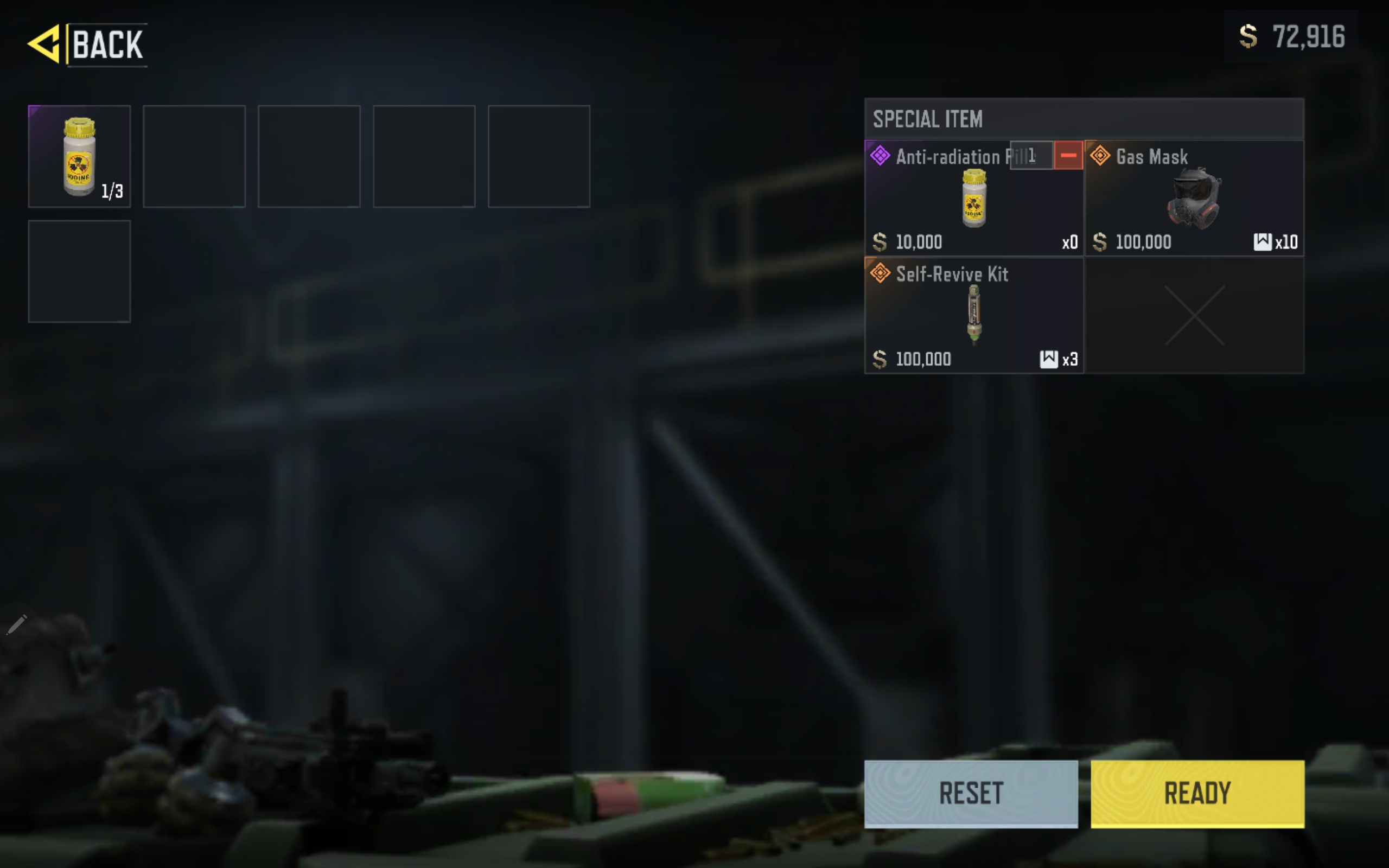Pick the Gas Mask special item
Viewport: 1389px width, 868px height.
click(x=1194, y=198)
